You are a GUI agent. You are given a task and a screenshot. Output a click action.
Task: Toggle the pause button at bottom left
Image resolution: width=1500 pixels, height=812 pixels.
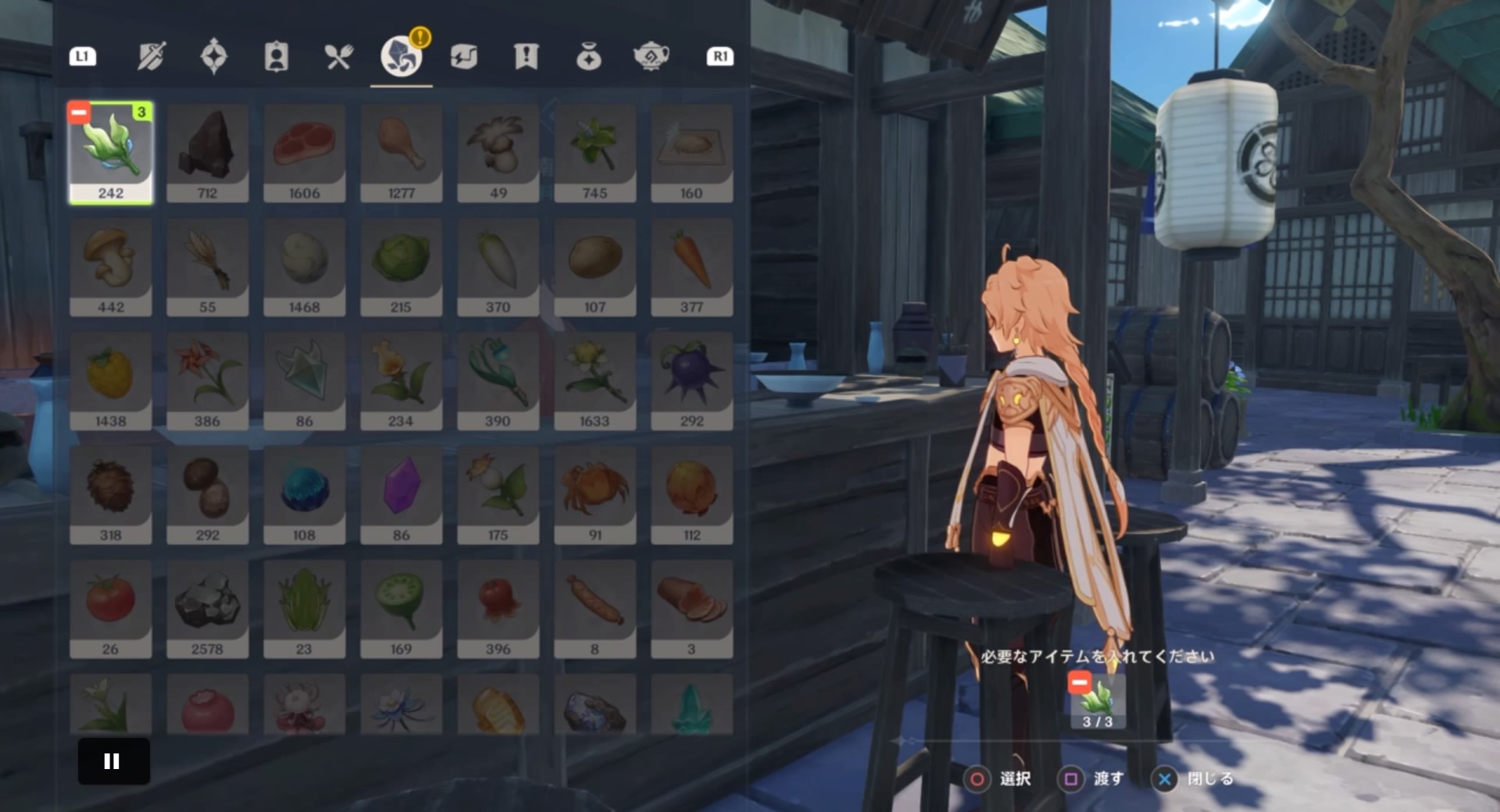(112, 761)
